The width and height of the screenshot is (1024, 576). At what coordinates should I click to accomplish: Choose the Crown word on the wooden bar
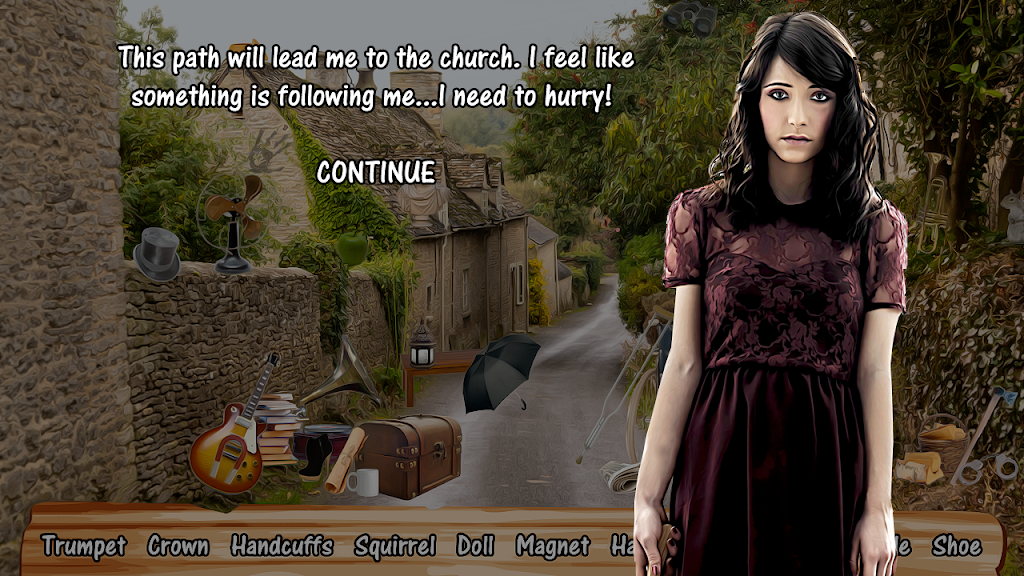pyautogui.click(x=178, y=546)
